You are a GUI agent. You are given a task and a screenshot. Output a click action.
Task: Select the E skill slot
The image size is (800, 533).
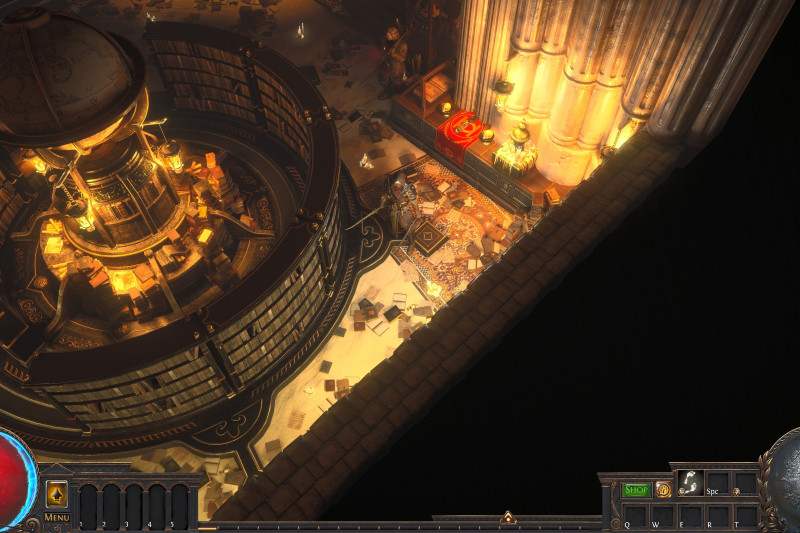click(690, 515)
